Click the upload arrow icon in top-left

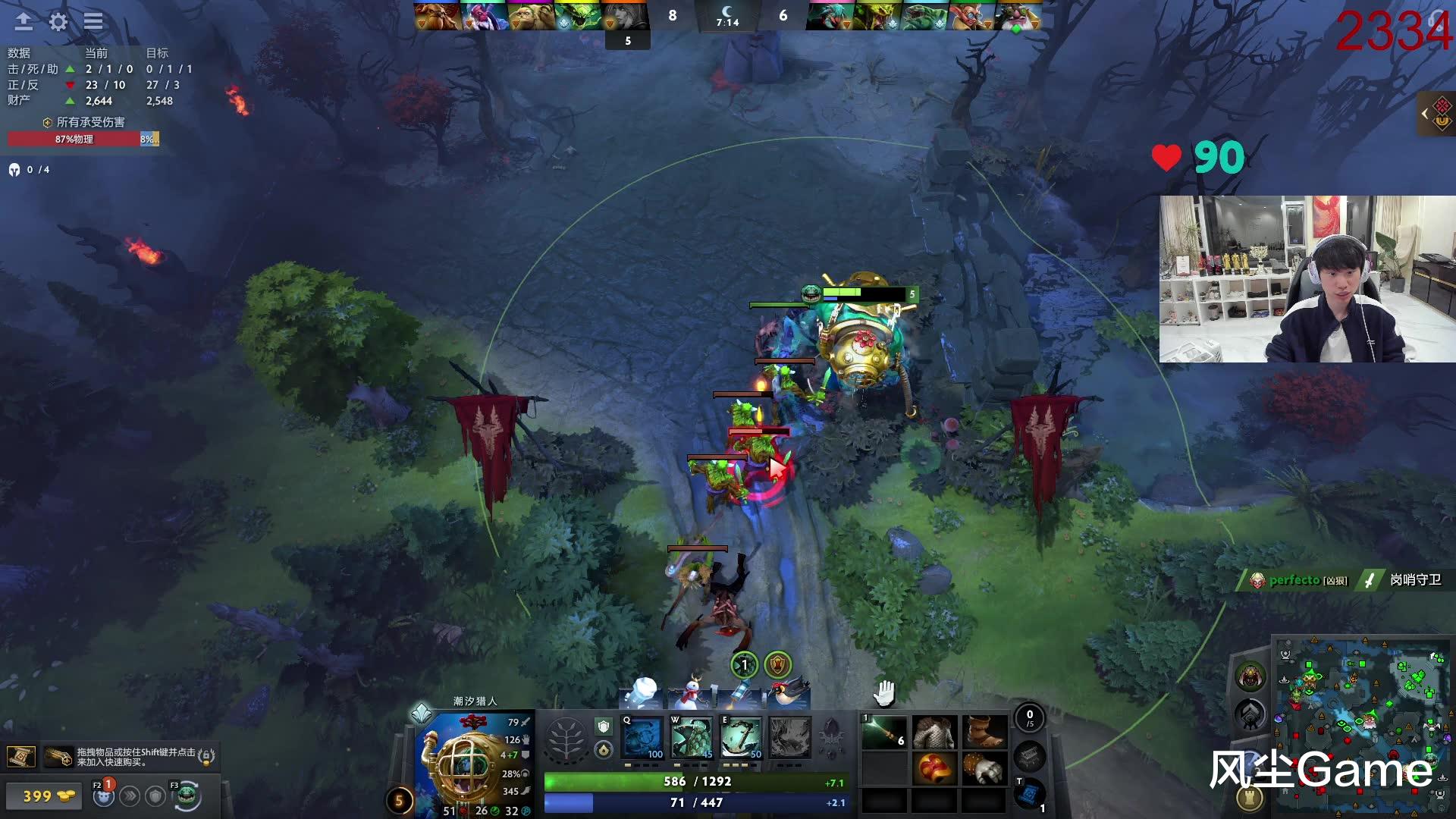click(24, 22)
